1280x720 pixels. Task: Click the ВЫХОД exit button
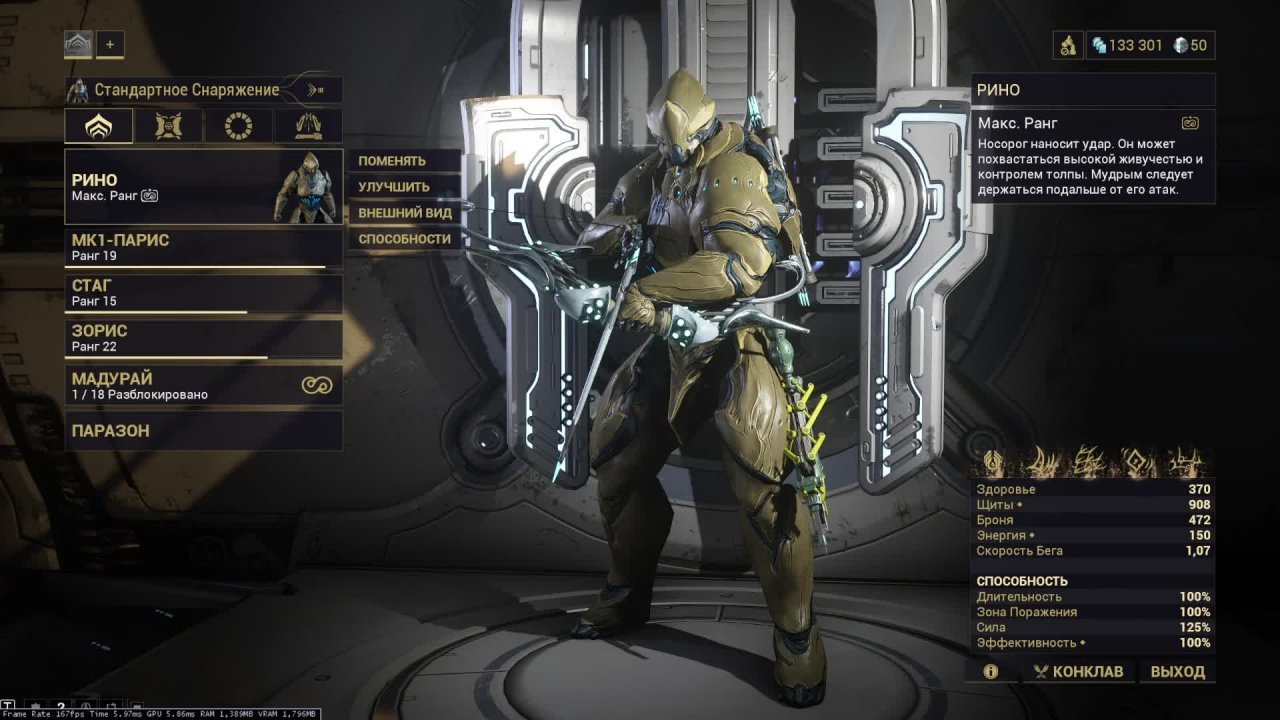[1177, 671]
